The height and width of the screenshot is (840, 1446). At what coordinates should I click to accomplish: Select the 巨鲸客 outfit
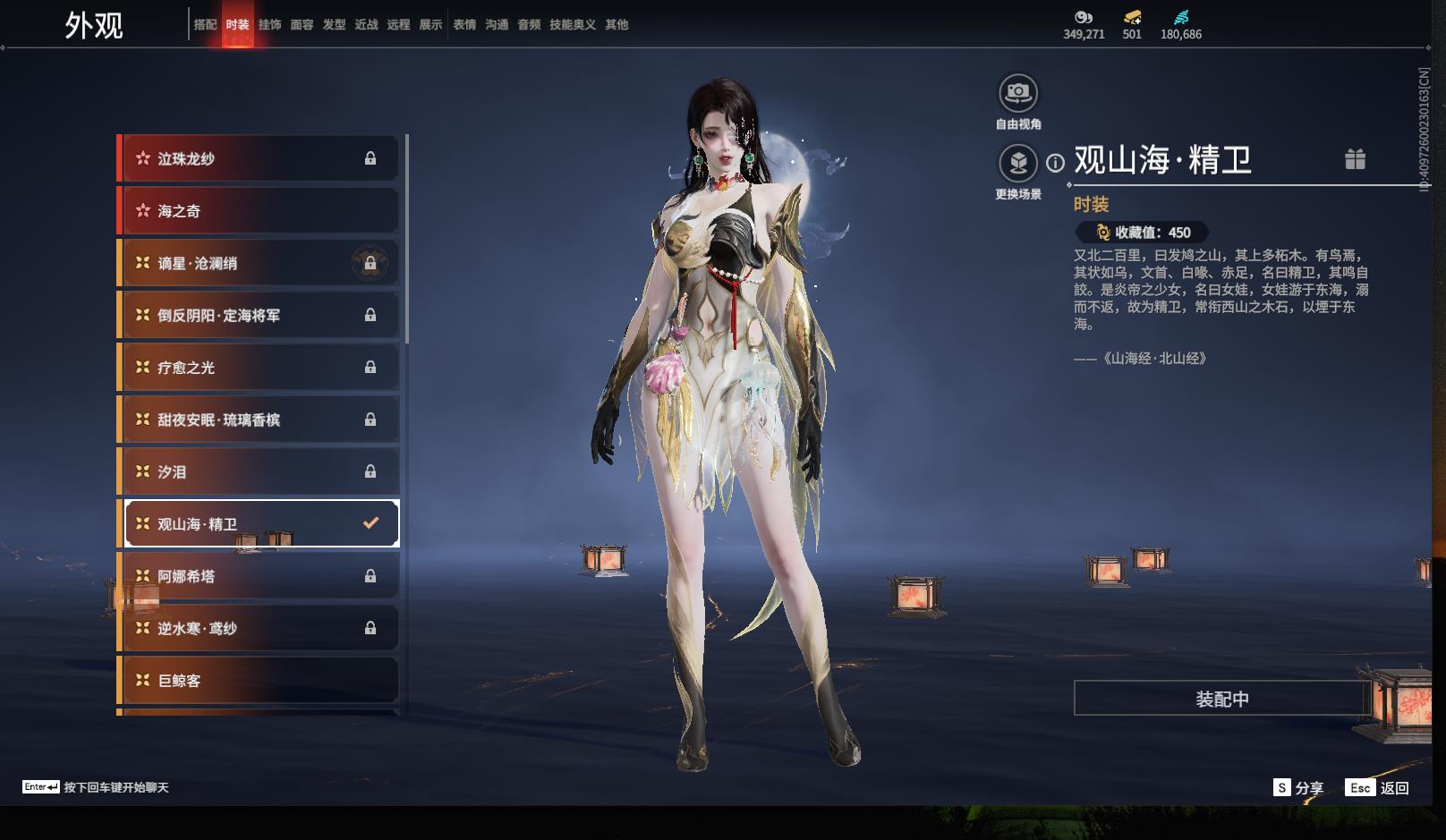pos(259,681)
